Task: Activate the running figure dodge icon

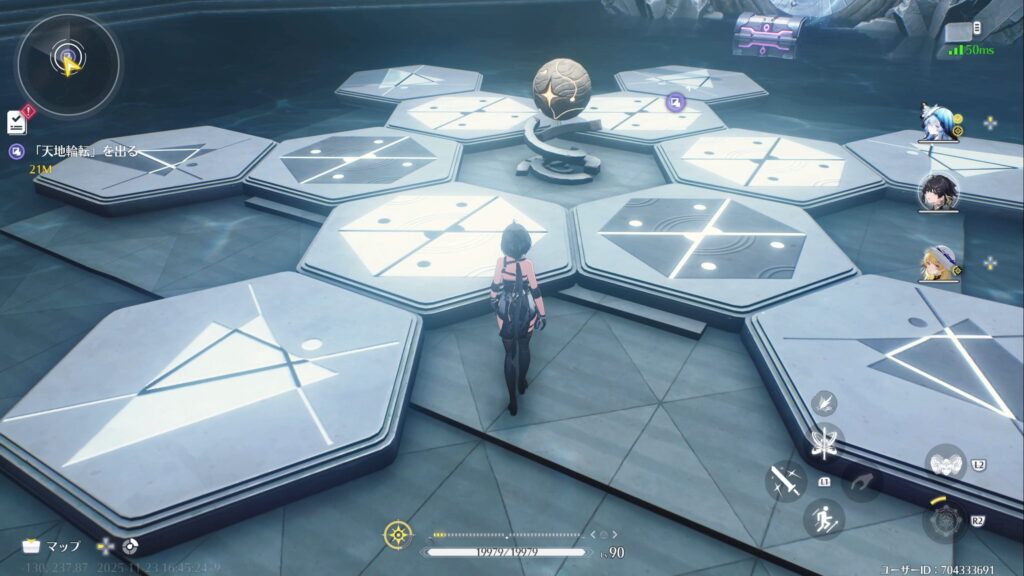Action: coord(824,518)
